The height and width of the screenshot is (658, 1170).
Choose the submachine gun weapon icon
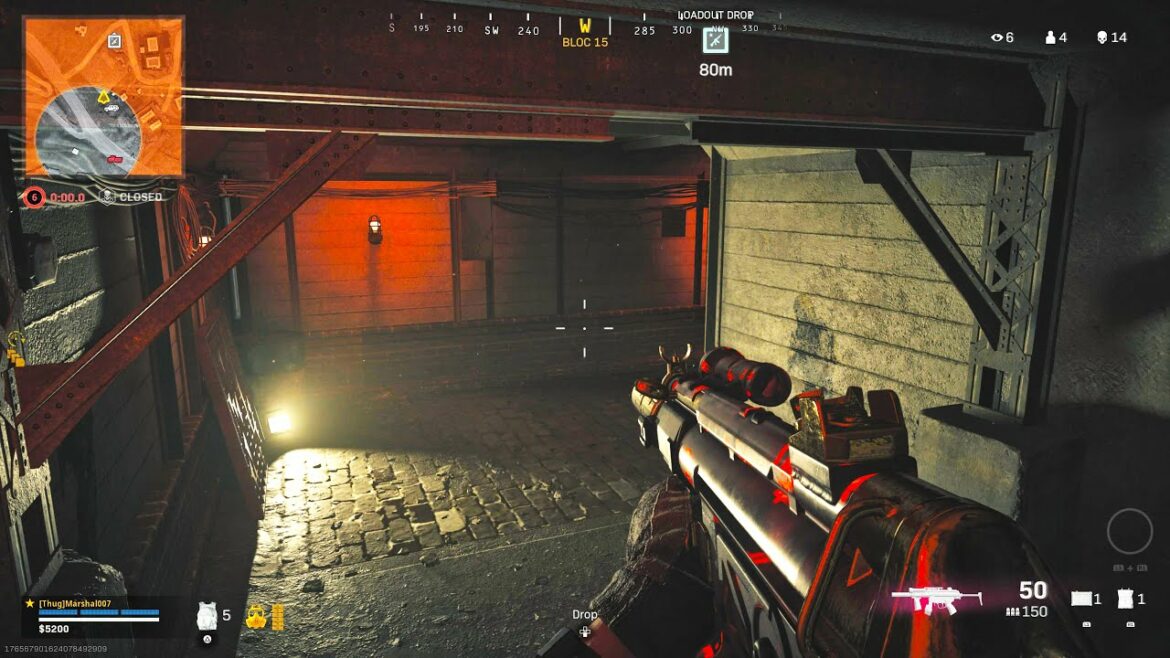click(x=936, y=598)
